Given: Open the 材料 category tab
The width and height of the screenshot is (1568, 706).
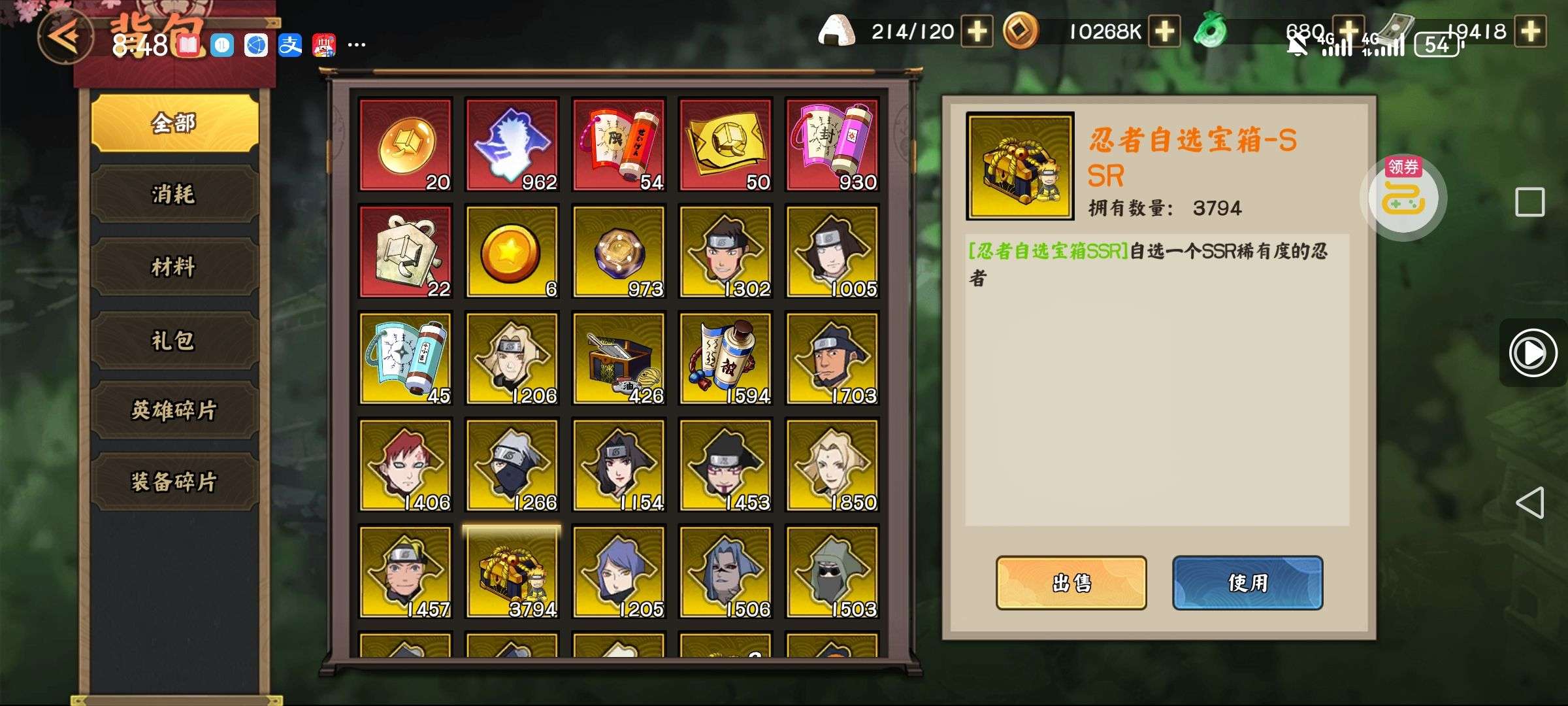Looking at the screenshot, I should tap(174, 267).
